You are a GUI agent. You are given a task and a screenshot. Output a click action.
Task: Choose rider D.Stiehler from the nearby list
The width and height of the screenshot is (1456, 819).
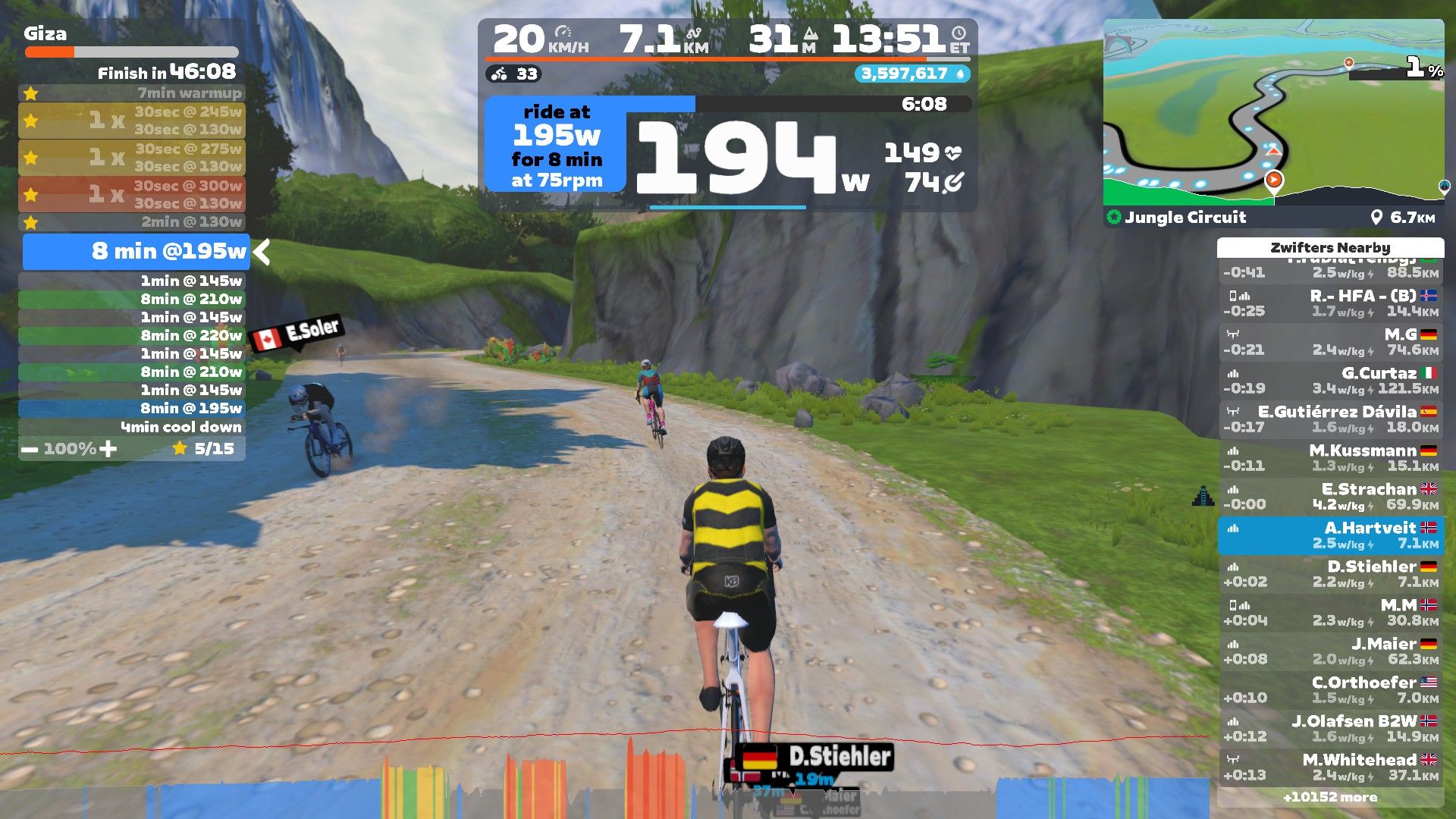coord(1331,574)
